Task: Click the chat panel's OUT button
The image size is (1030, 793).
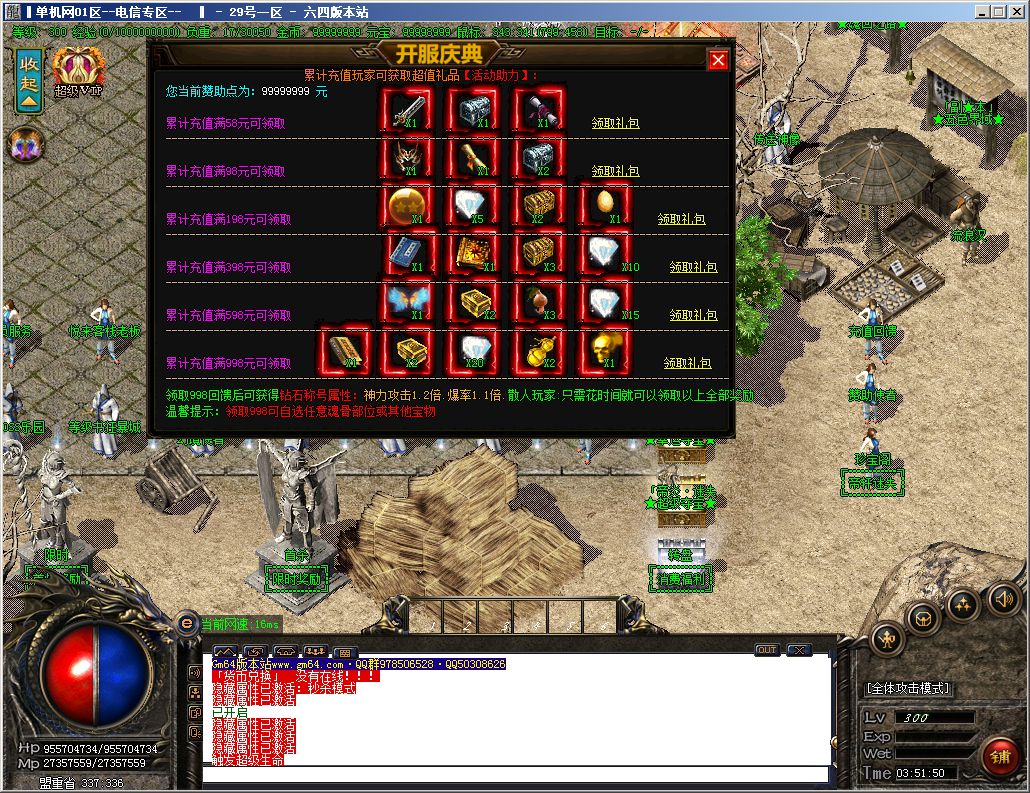Action: tap(767, 649)
